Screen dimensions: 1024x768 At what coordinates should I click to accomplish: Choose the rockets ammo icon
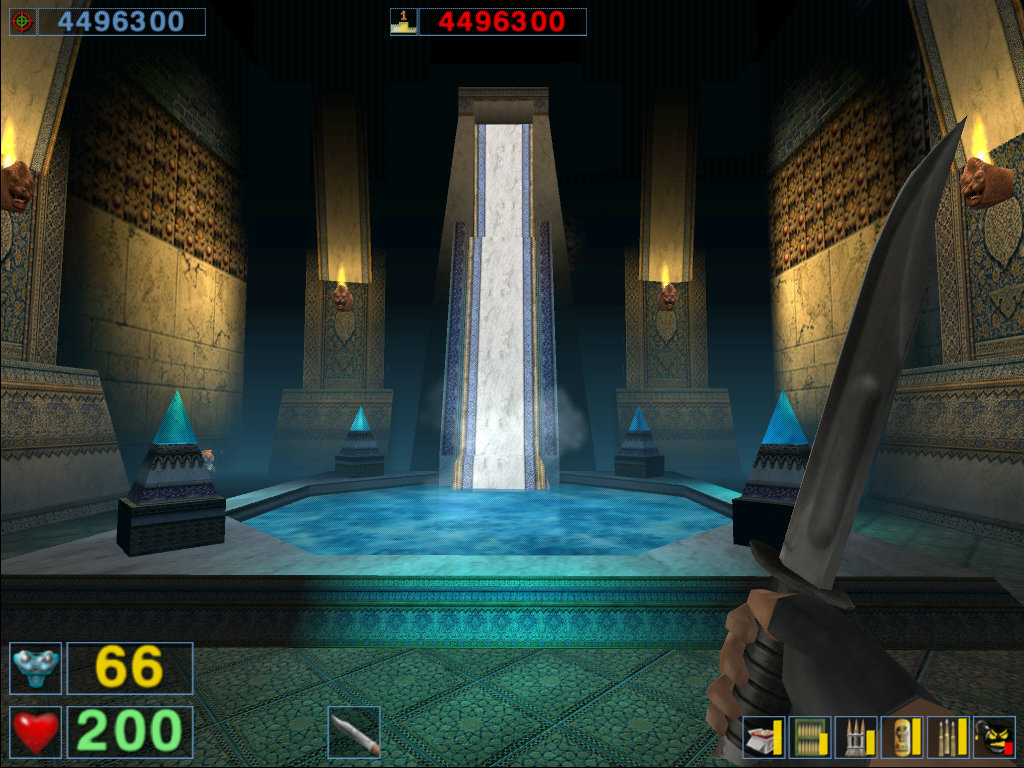tap(857, 738)
